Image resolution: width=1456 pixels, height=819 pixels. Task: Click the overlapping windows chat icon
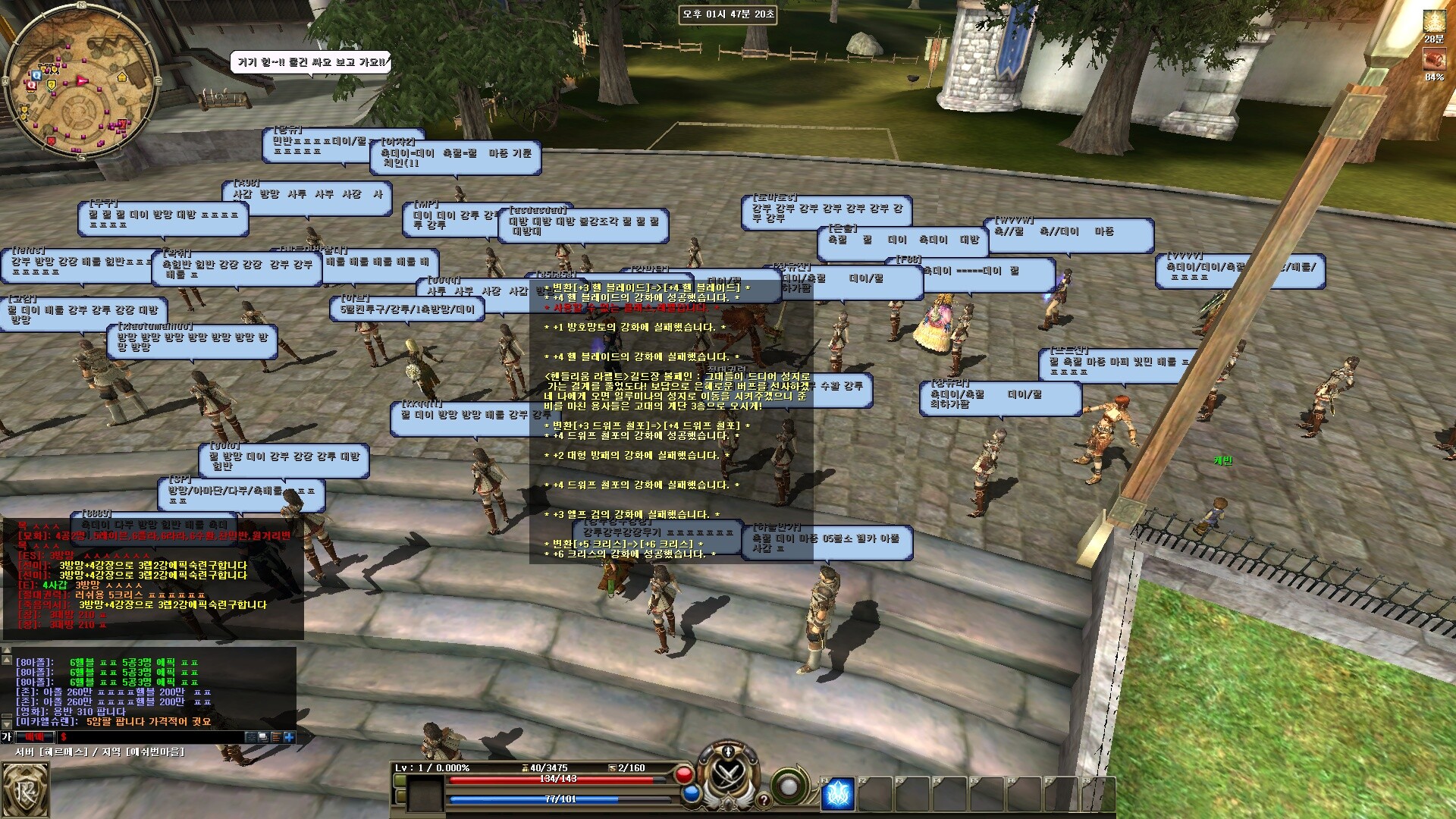tap(263, 737)
